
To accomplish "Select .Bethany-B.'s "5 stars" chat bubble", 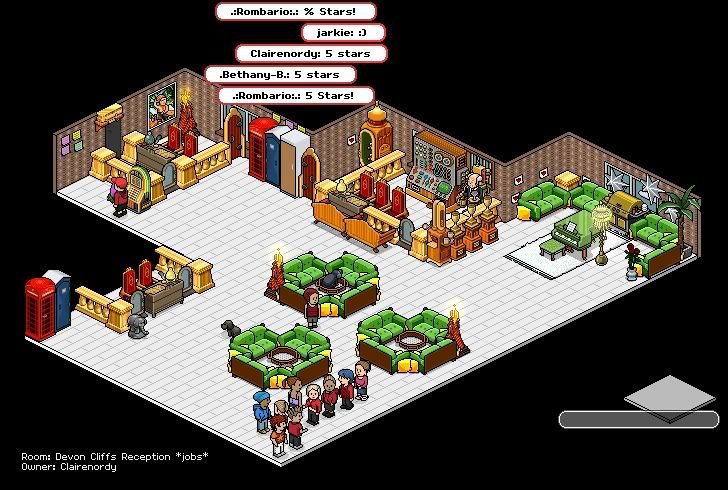I will tap(280, 74).
